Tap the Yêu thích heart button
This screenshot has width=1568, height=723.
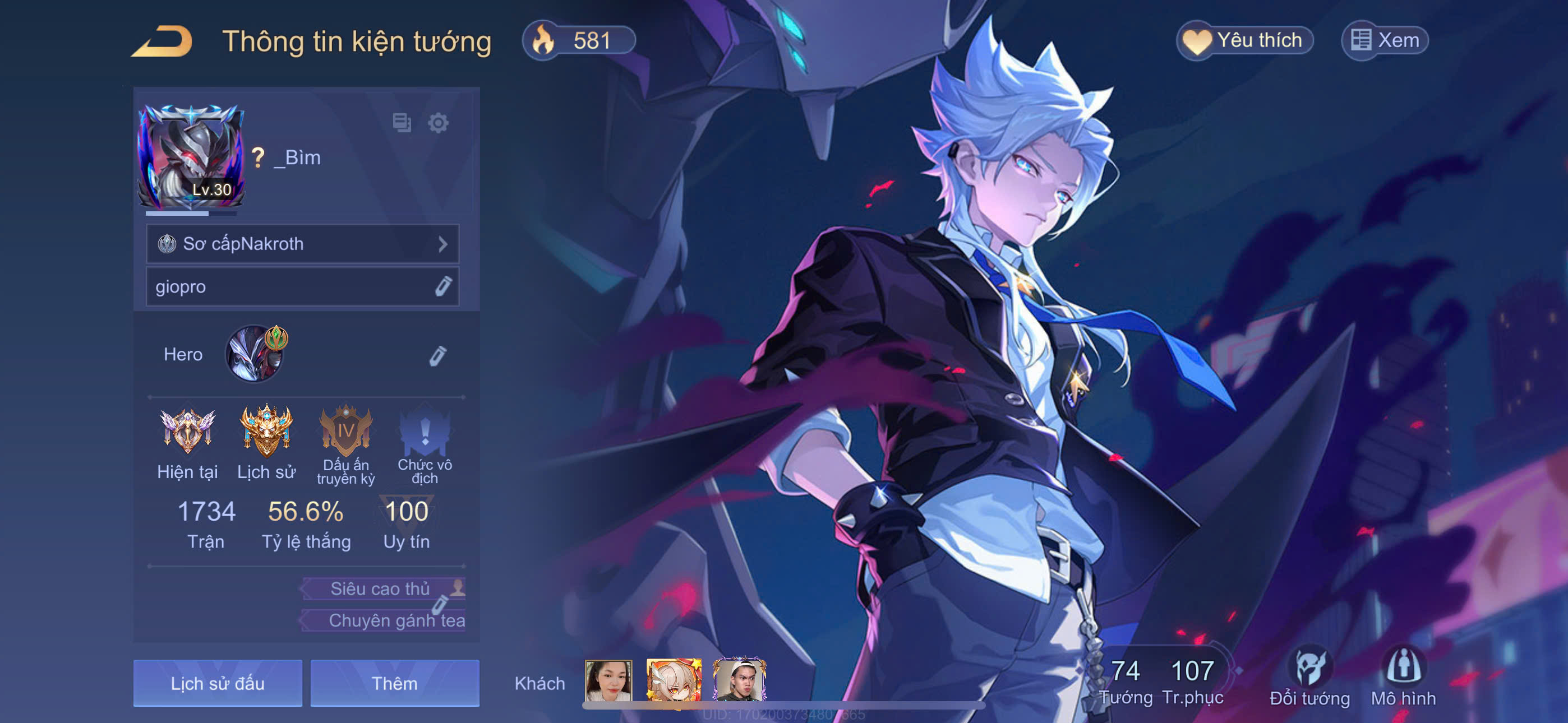(x=1244, y=41)
